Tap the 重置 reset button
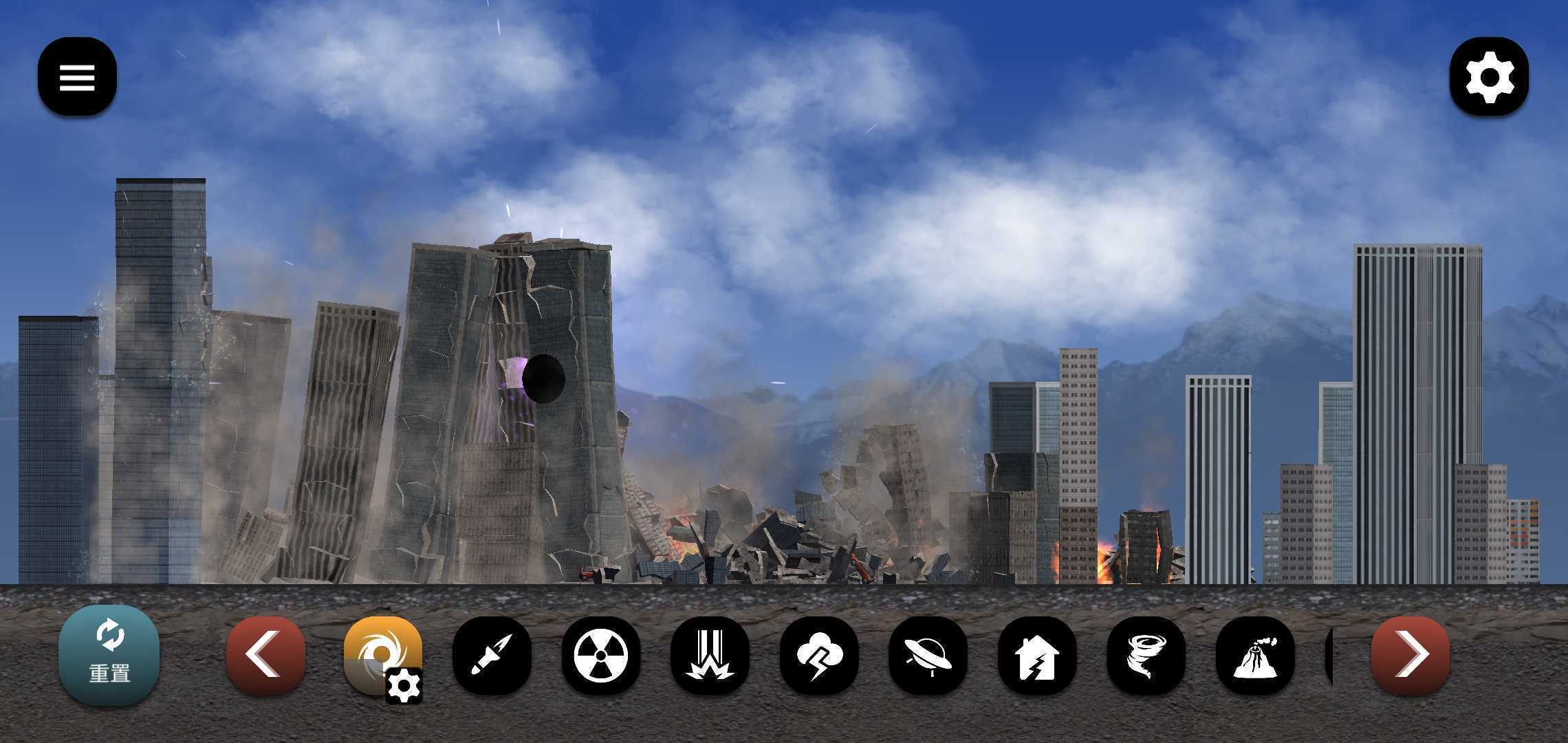Viewport: 1568px width, 743px height. click(109, 655)
